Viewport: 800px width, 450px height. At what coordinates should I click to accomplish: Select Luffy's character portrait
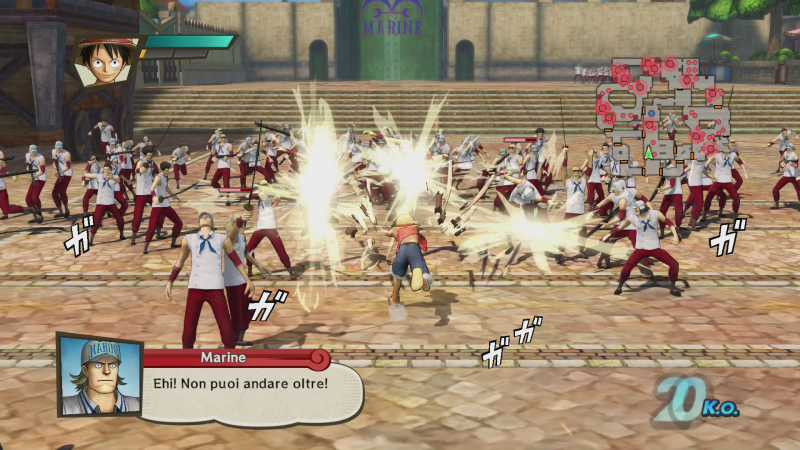105,62
